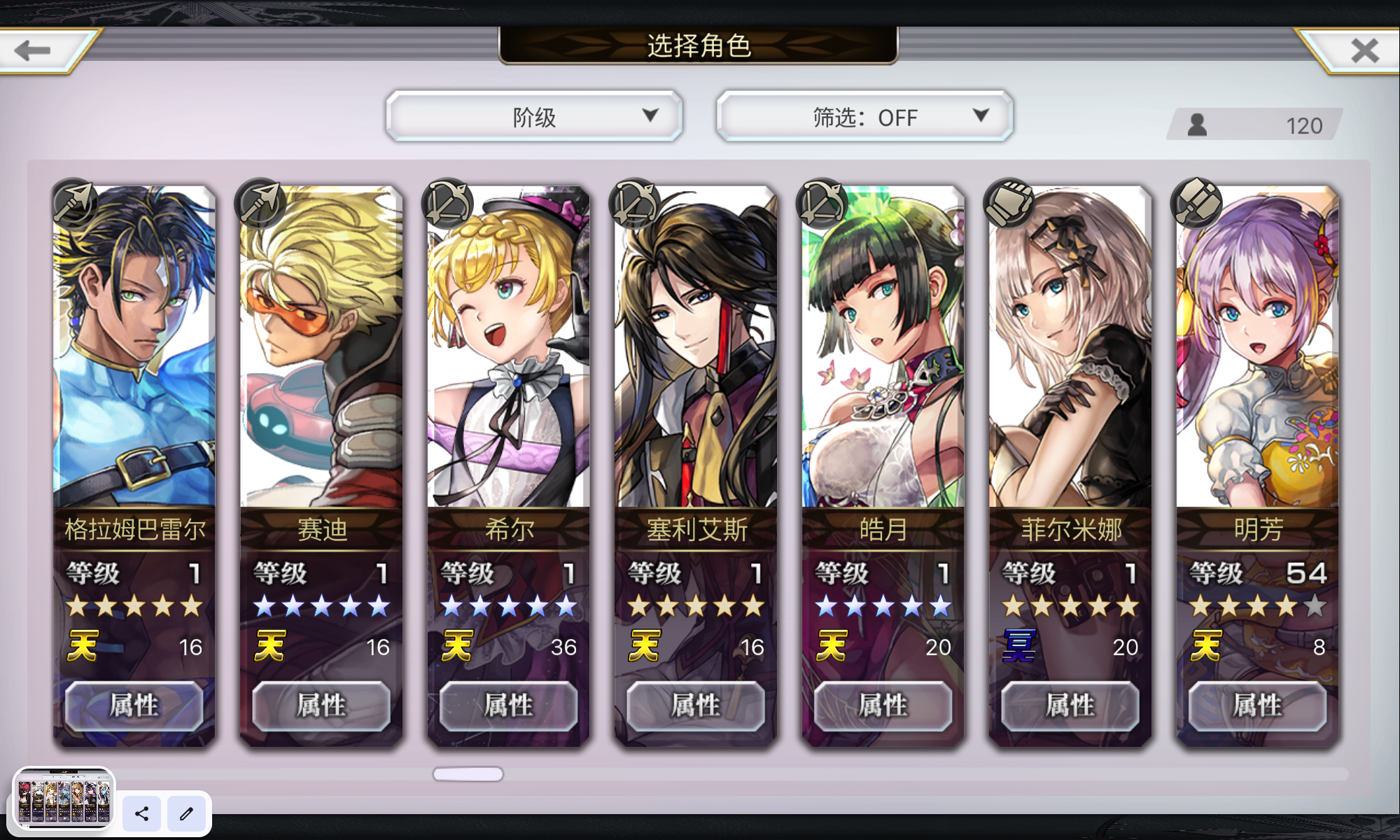Open 属性 details for 格拉姆巴雷尔

click(134, 706)
